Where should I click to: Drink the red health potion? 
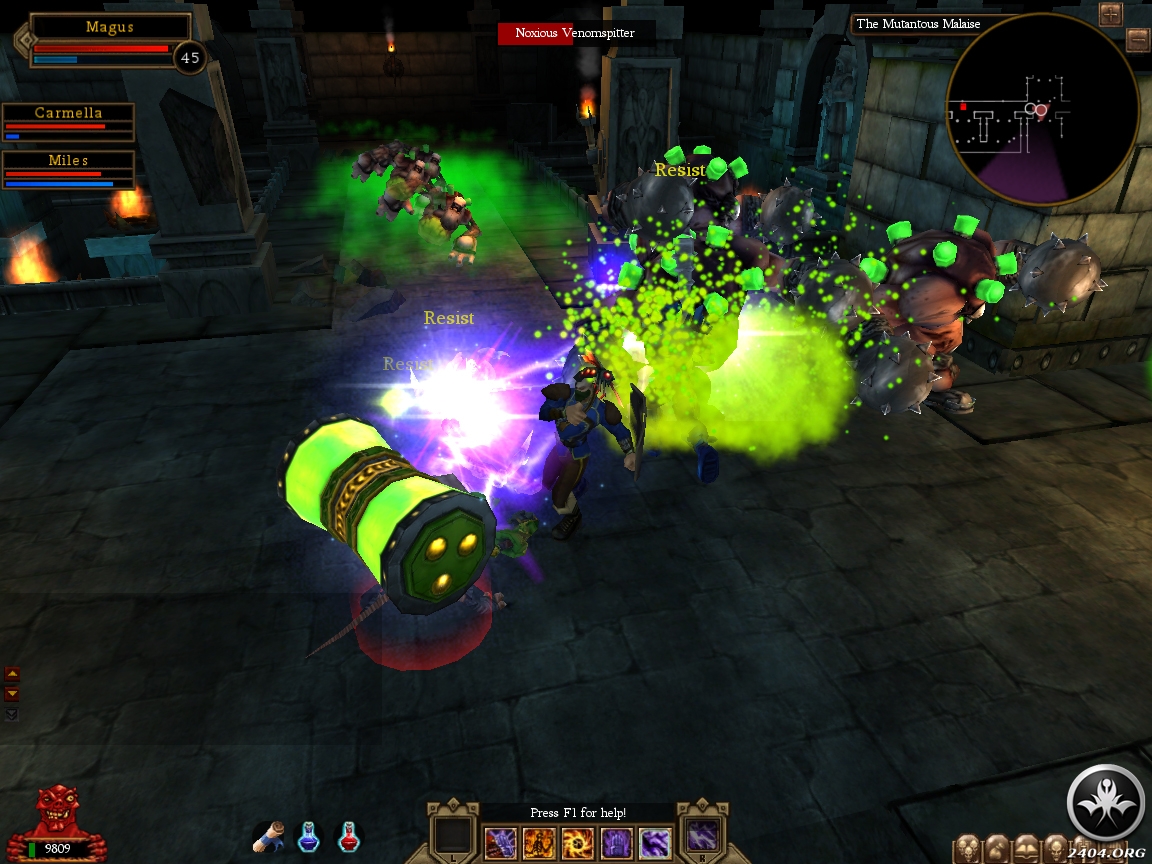[349, 836]
